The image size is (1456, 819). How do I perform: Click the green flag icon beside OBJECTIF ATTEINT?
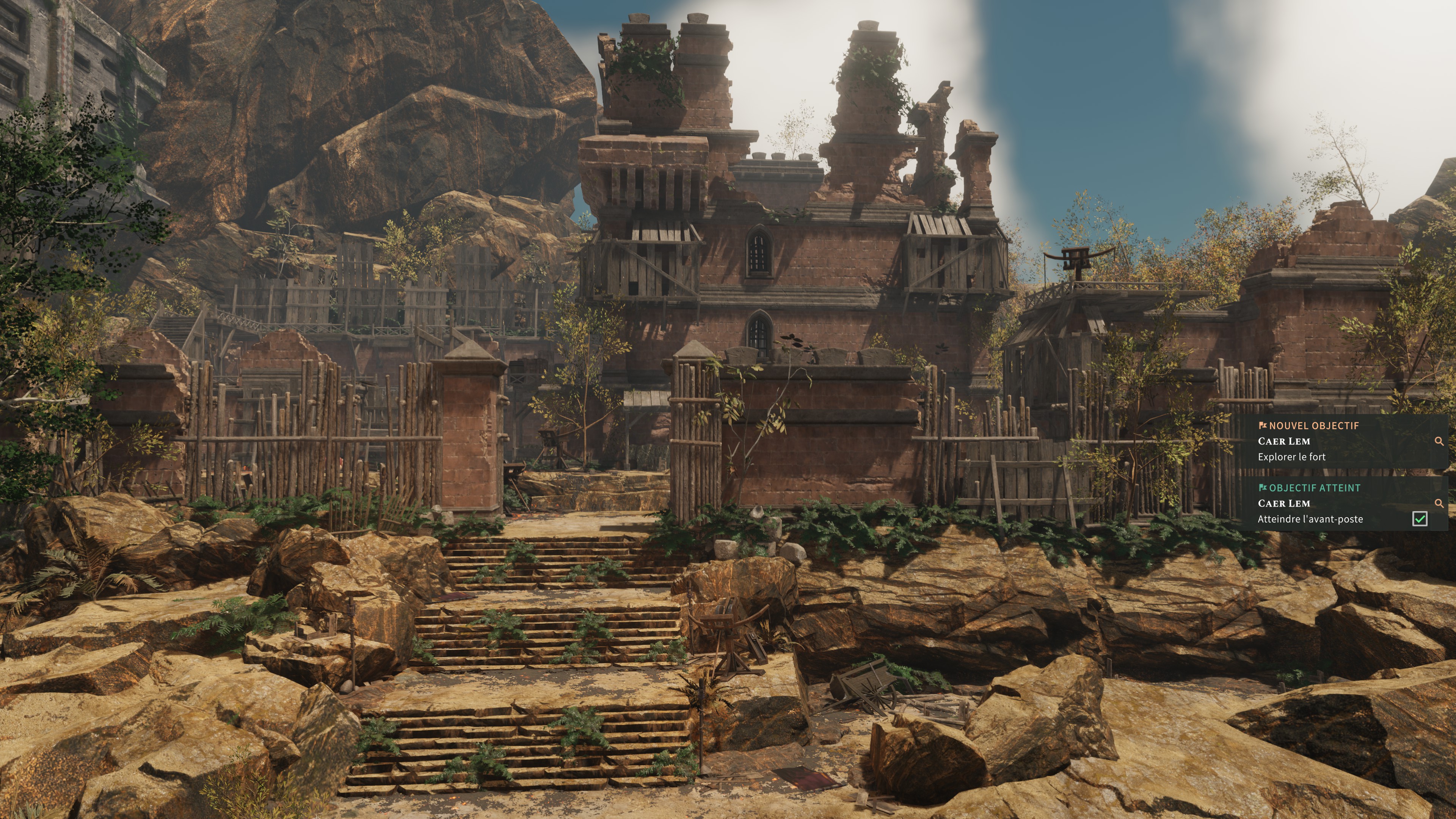1263,487
